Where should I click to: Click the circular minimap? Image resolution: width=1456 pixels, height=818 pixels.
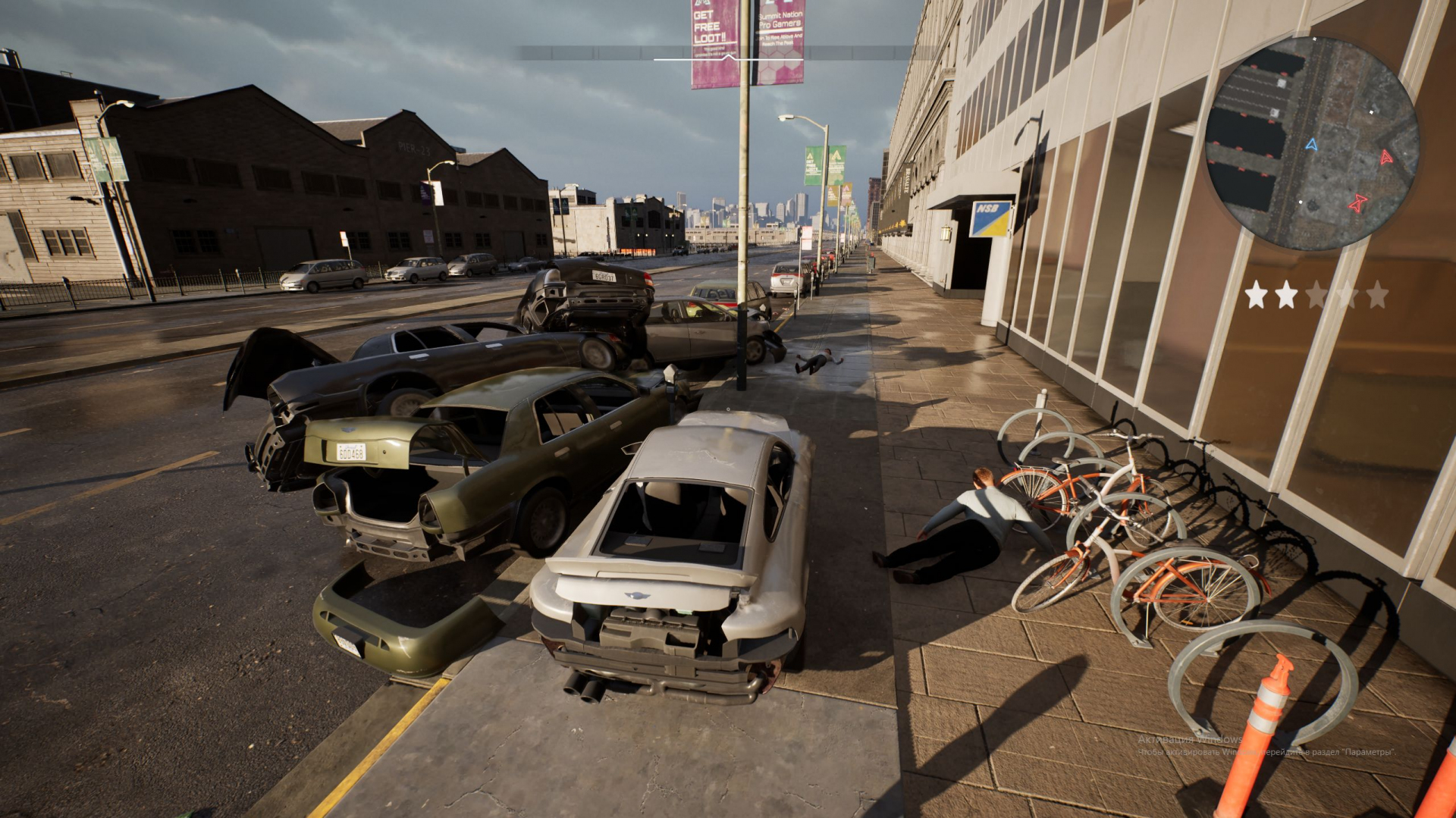(x=1311, y=143)
